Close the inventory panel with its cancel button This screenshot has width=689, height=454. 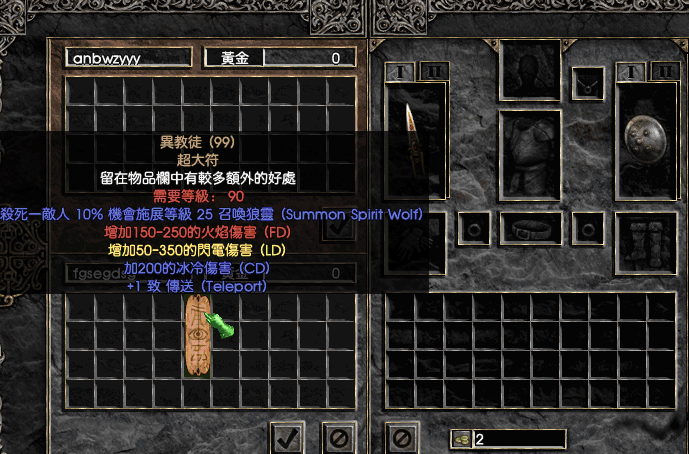400,437
